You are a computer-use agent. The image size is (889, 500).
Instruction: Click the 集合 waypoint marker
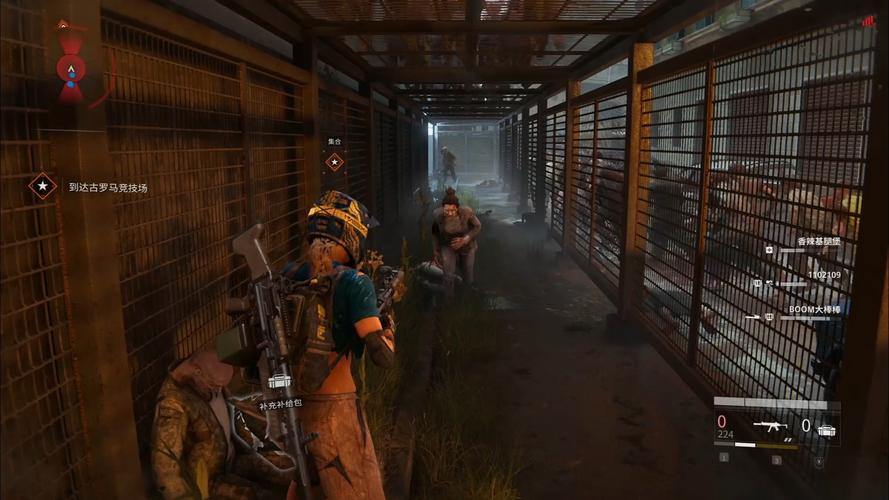tap(334, 161)
